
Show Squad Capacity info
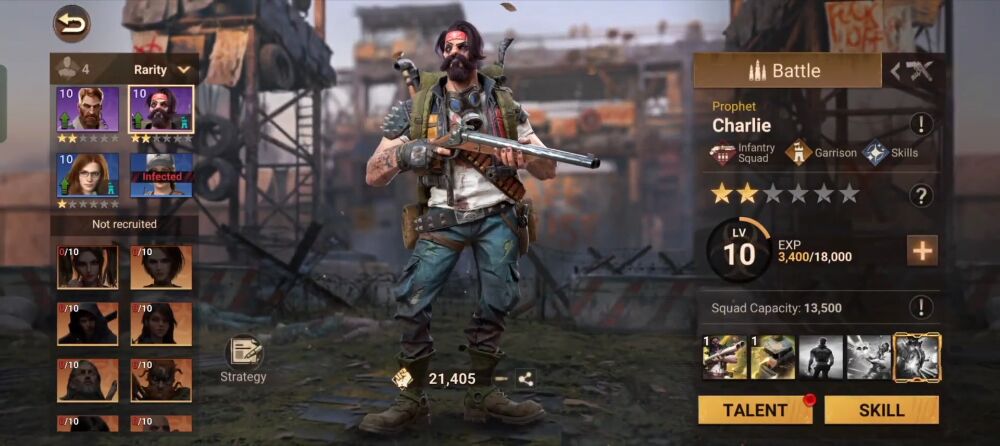coord(921,307)
